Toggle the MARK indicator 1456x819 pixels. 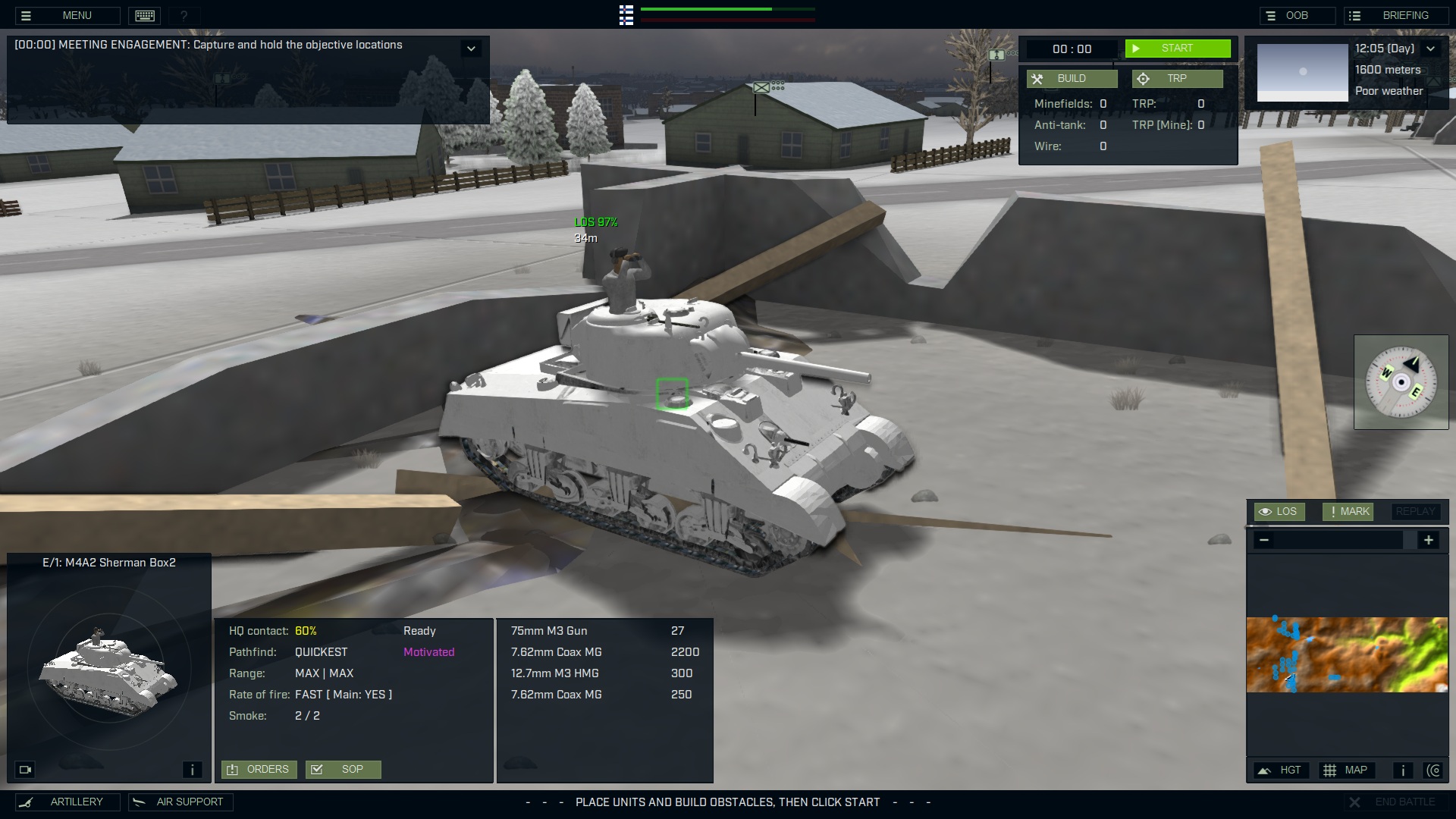tap(1348, 511)
